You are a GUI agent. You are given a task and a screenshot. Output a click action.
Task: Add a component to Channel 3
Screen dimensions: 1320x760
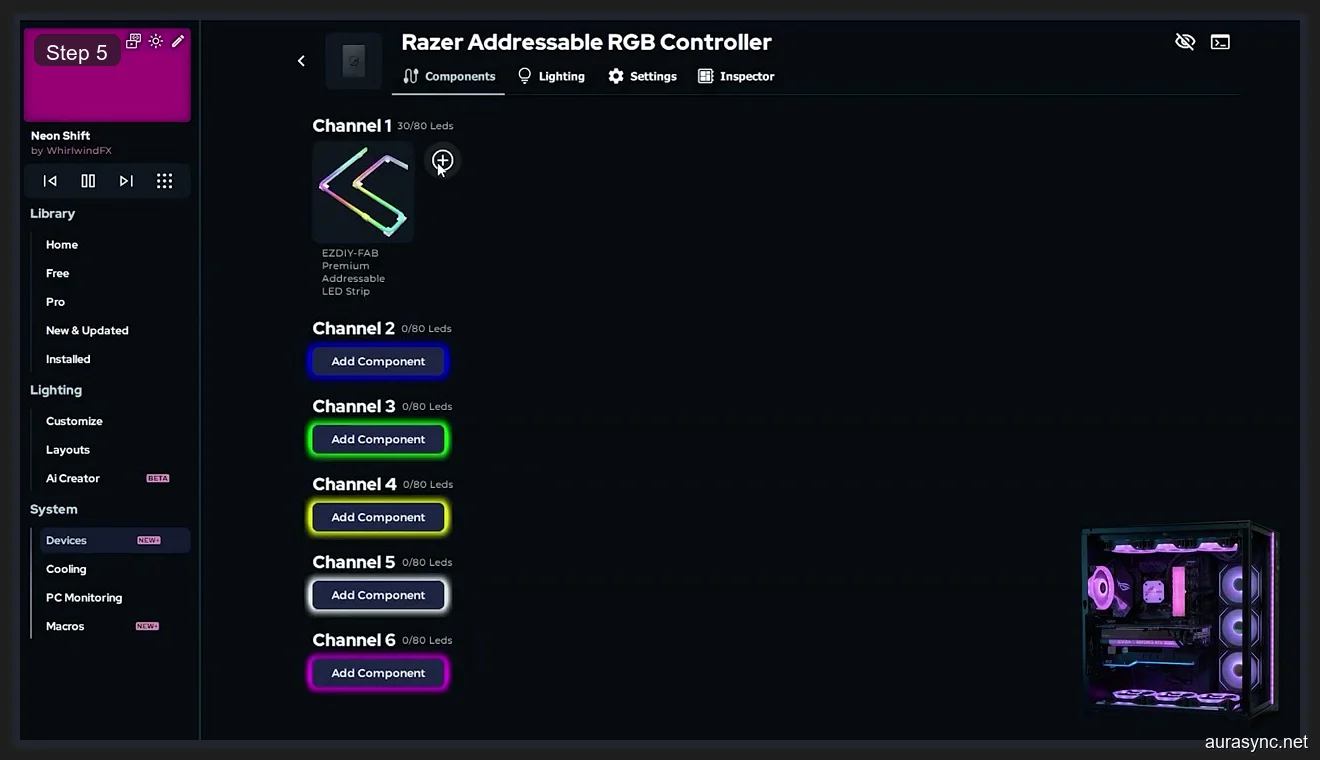[378, 439]
